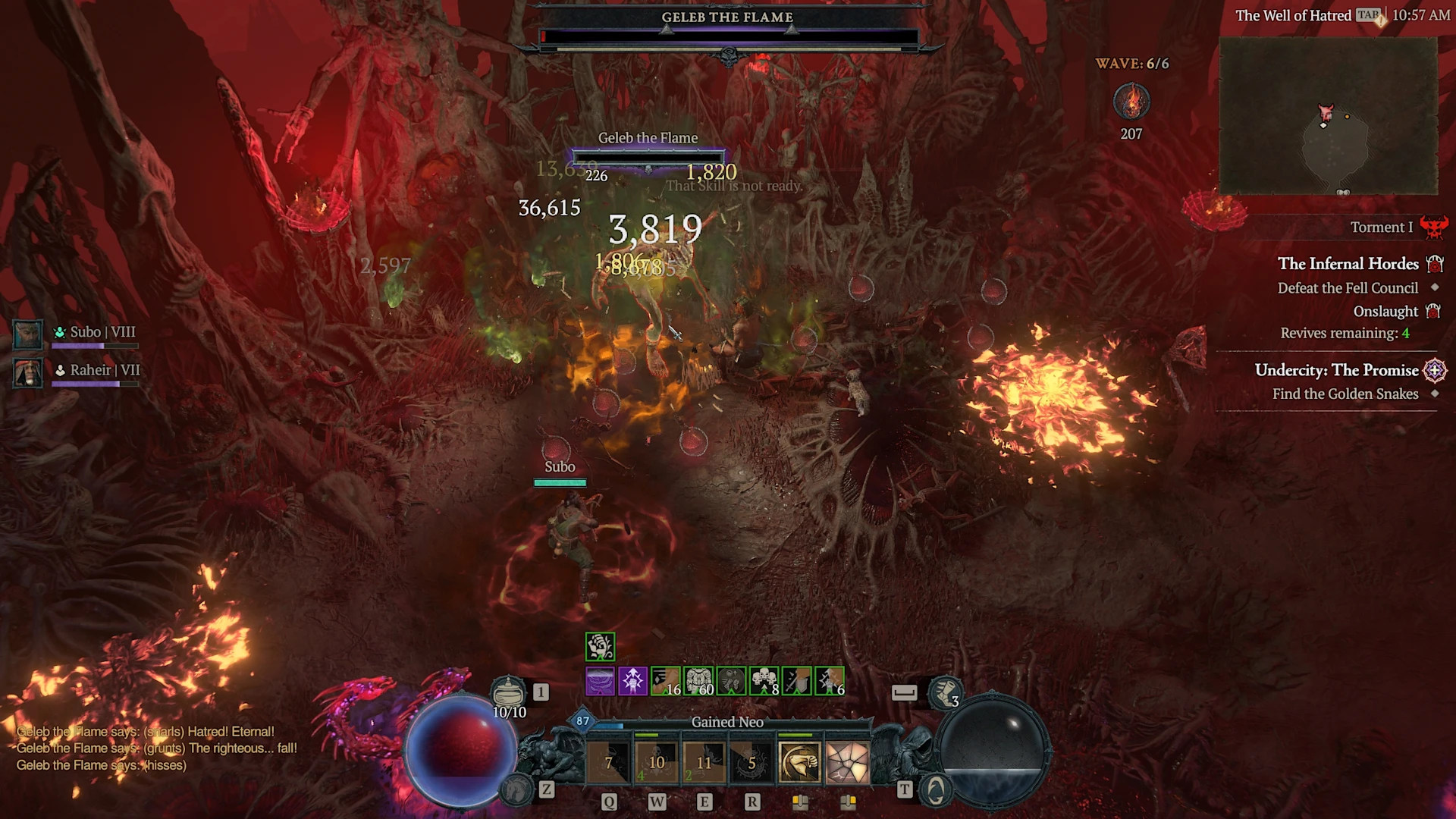Click the evade boot icon
1456x819 pixels.
coord(944,692)
